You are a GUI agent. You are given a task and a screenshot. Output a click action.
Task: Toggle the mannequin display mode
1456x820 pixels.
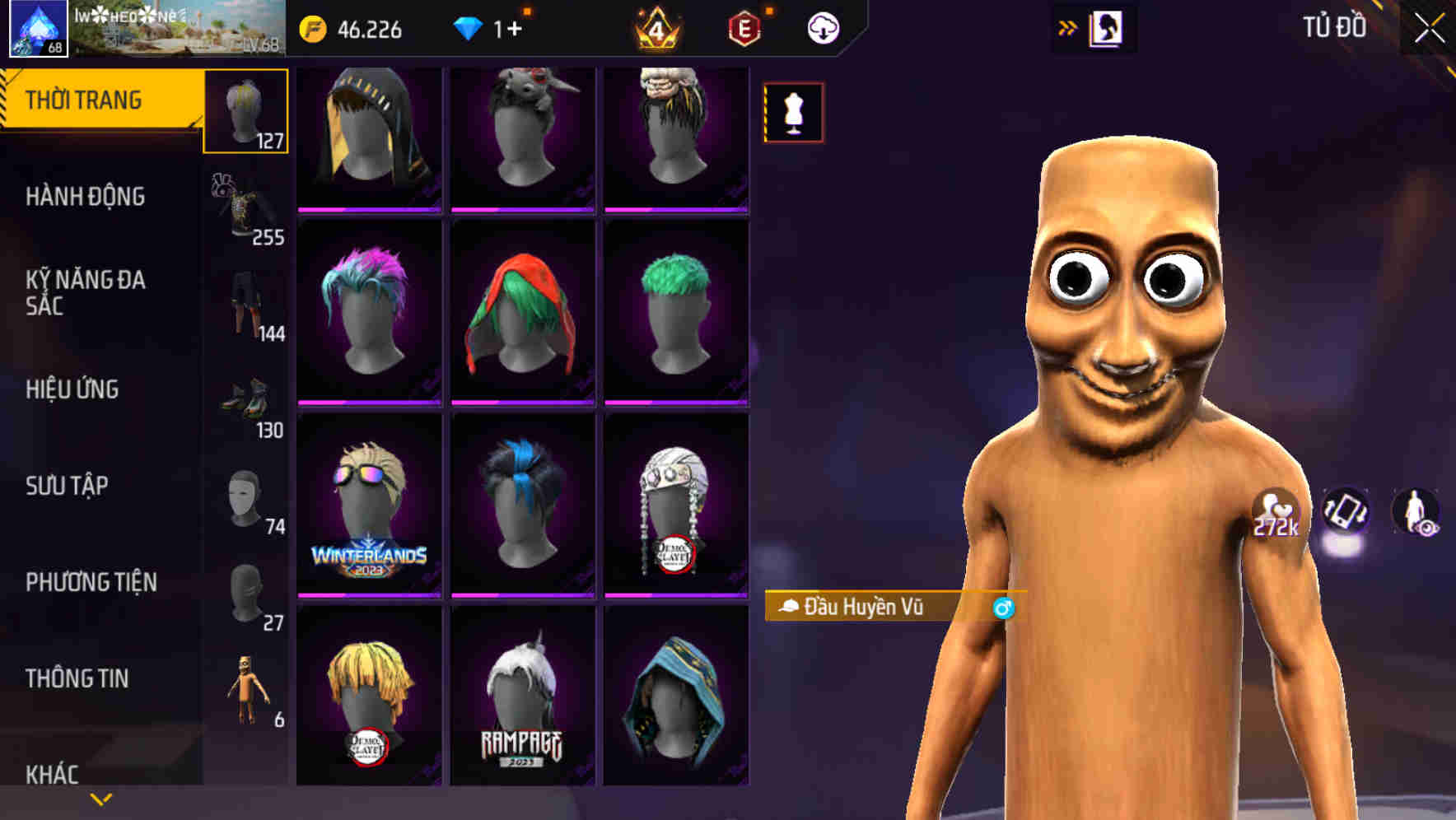793,113
